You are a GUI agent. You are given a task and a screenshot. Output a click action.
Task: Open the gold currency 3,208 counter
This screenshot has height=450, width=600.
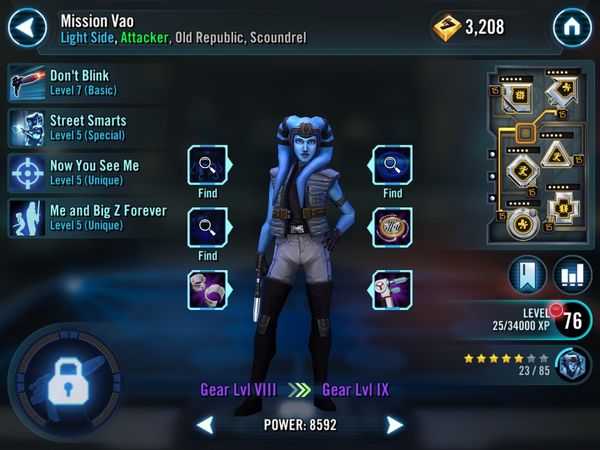[468, 27]
